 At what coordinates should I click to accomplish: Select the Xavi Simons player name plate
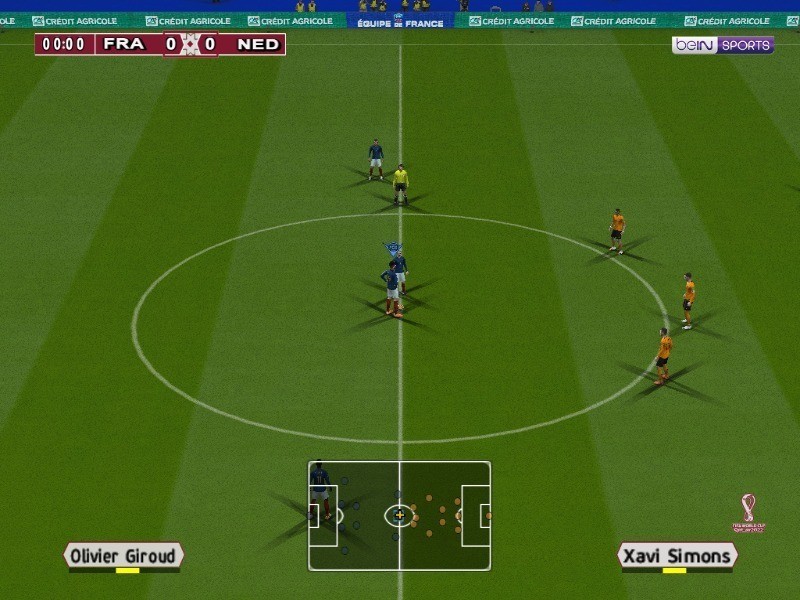(x=677, y=556)
